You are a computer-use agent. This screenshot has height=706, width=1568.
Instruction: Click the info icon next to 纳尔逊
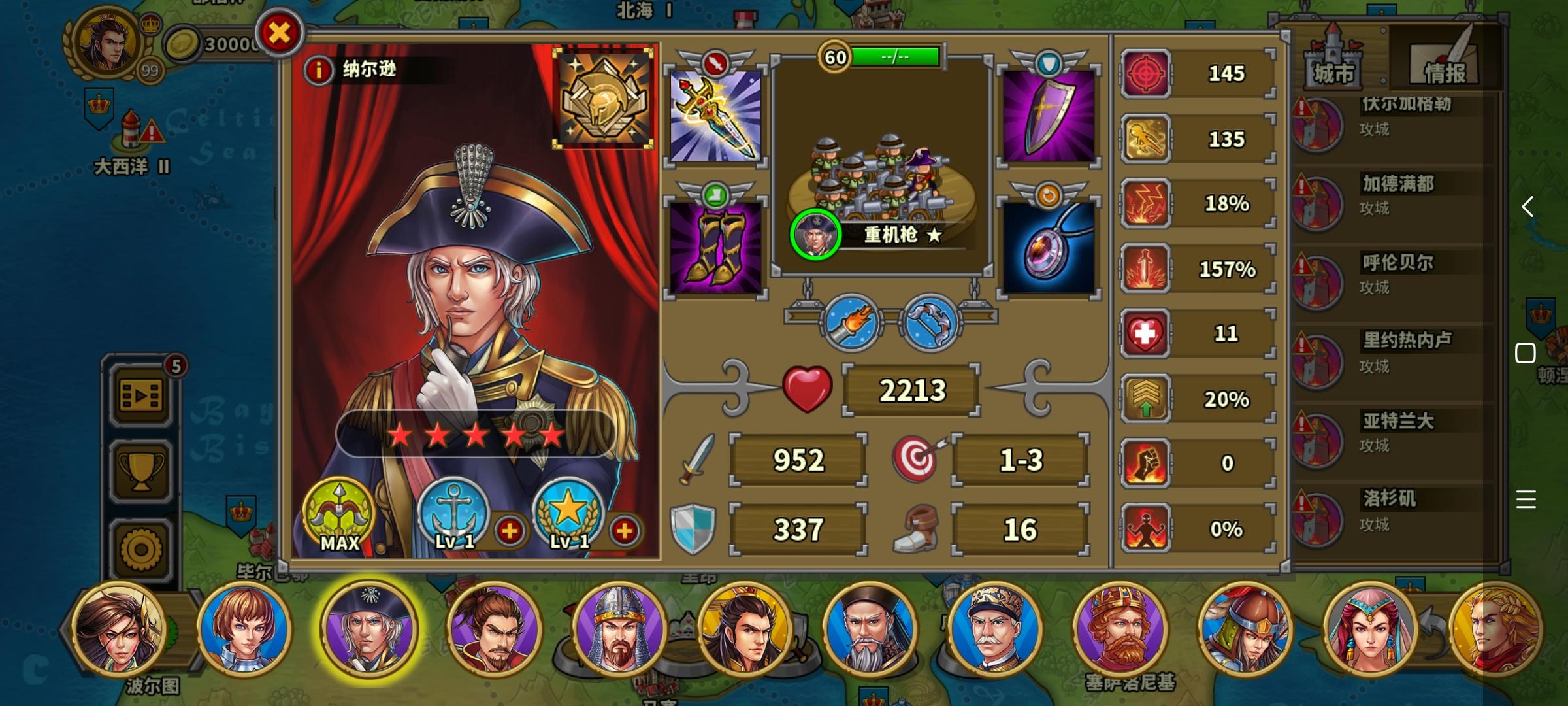(318, 72)
